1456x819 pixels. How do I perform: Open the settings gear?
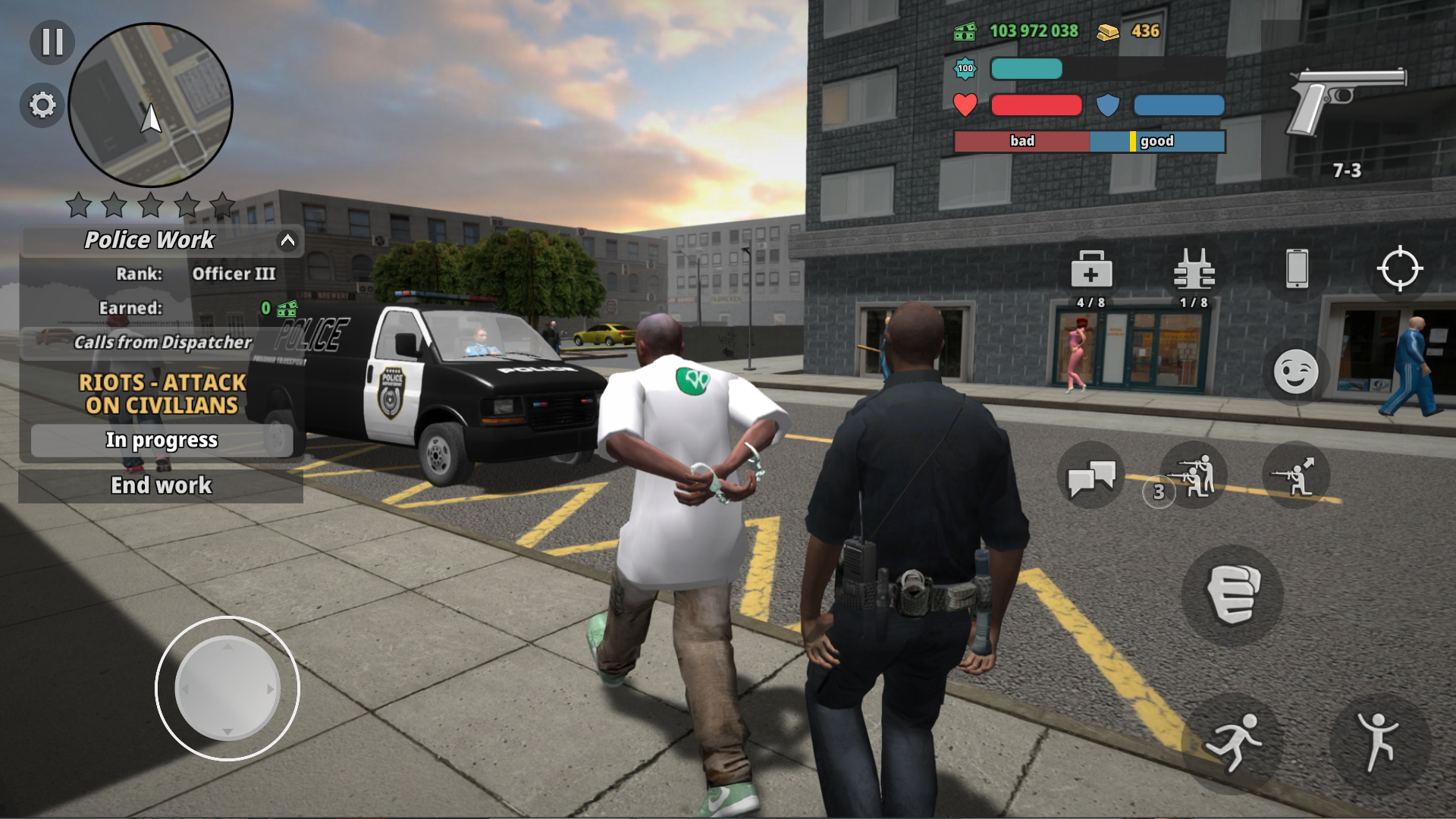42,105
